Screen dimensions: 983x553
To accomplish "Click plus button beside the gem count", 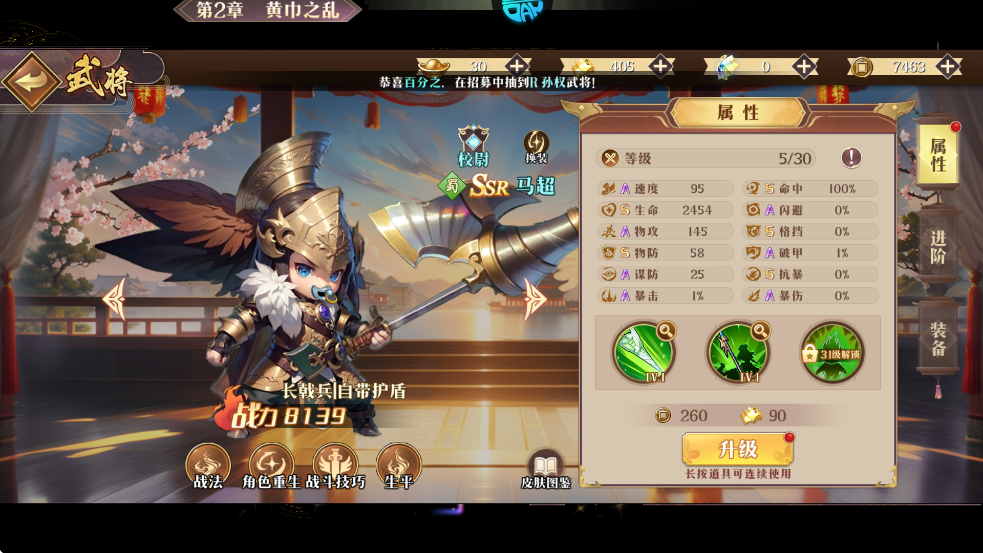I will [x=805, y=66].
